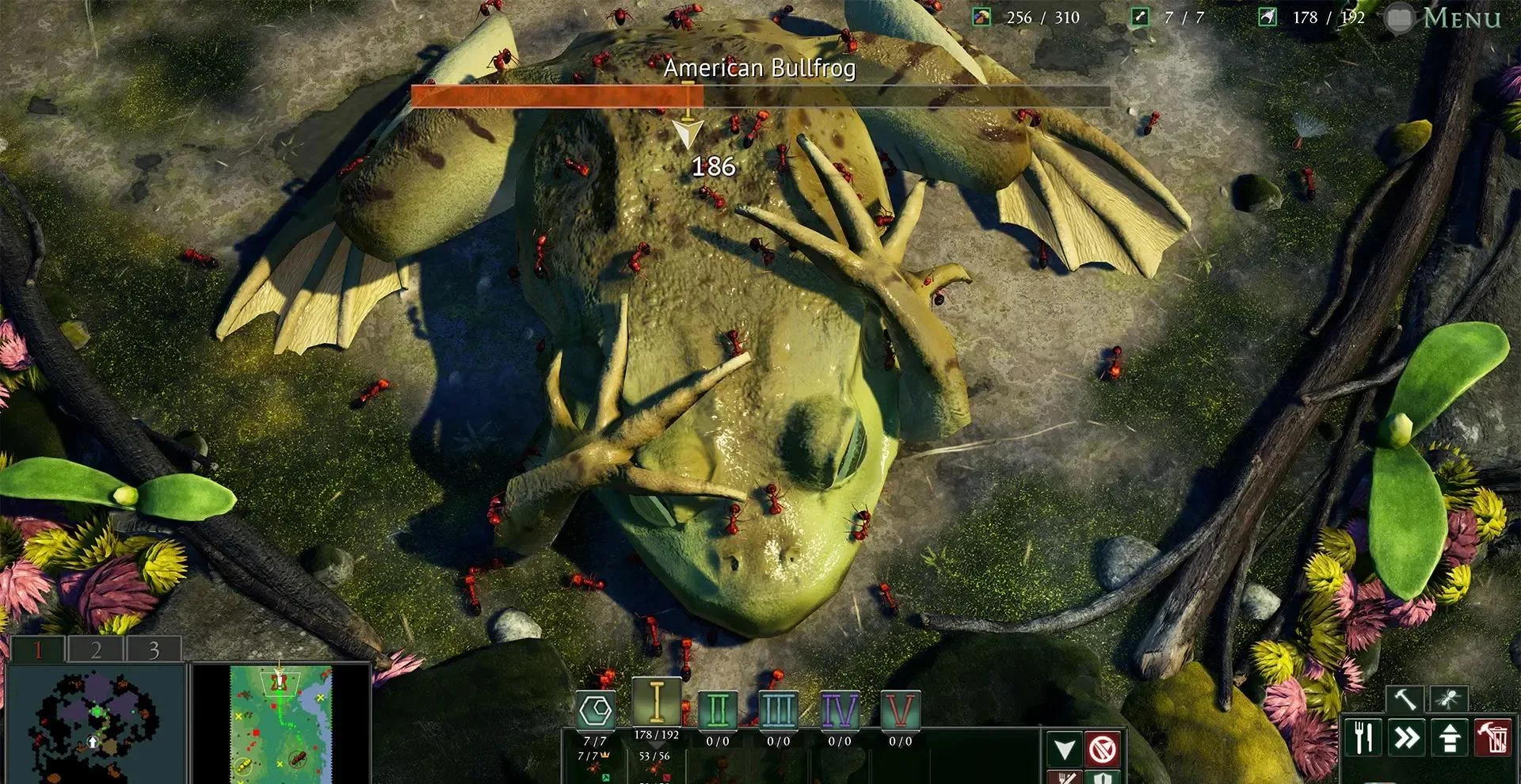Click the upward arrow upgrade button
The width and height of the screenshot is (1521, 784).
tap(1450, 737)
